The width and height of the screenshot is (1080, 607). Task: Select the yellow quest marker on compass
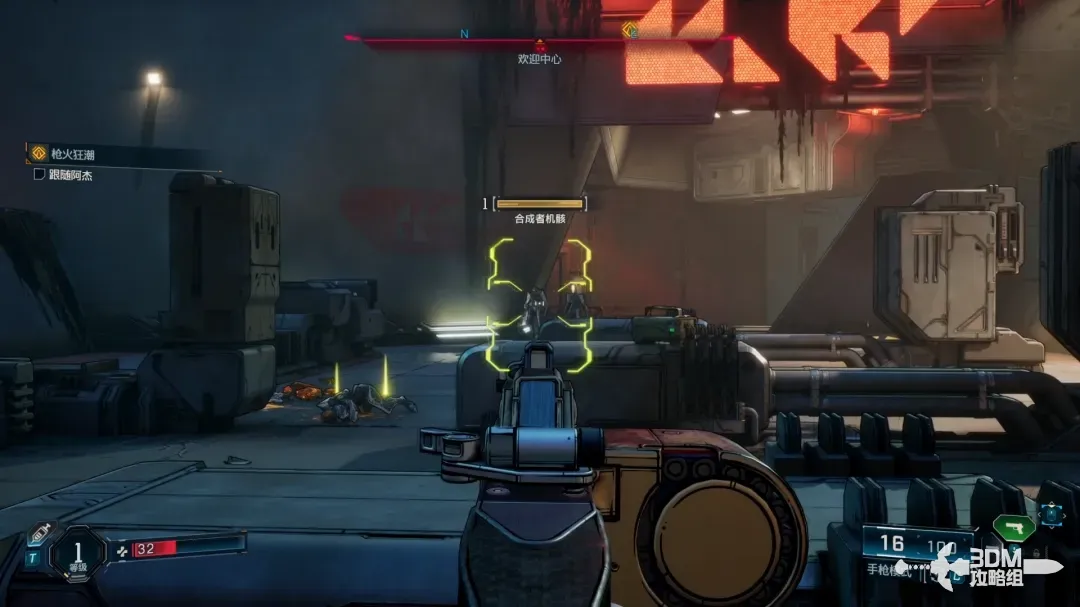tap(629, 30)
